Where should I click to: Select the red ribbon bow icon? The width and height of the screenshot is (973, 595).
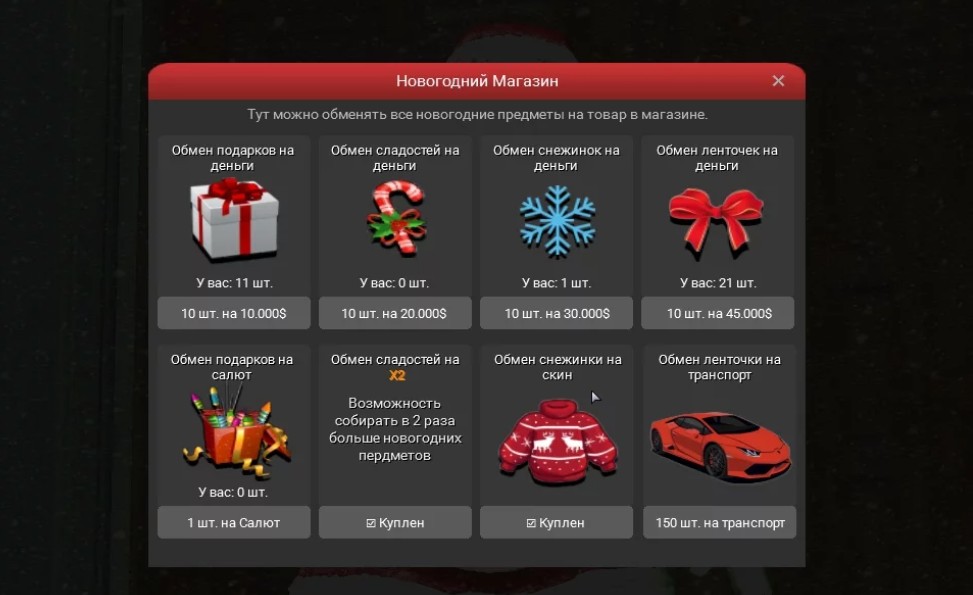pyautogui.click(x=716, y=218)
